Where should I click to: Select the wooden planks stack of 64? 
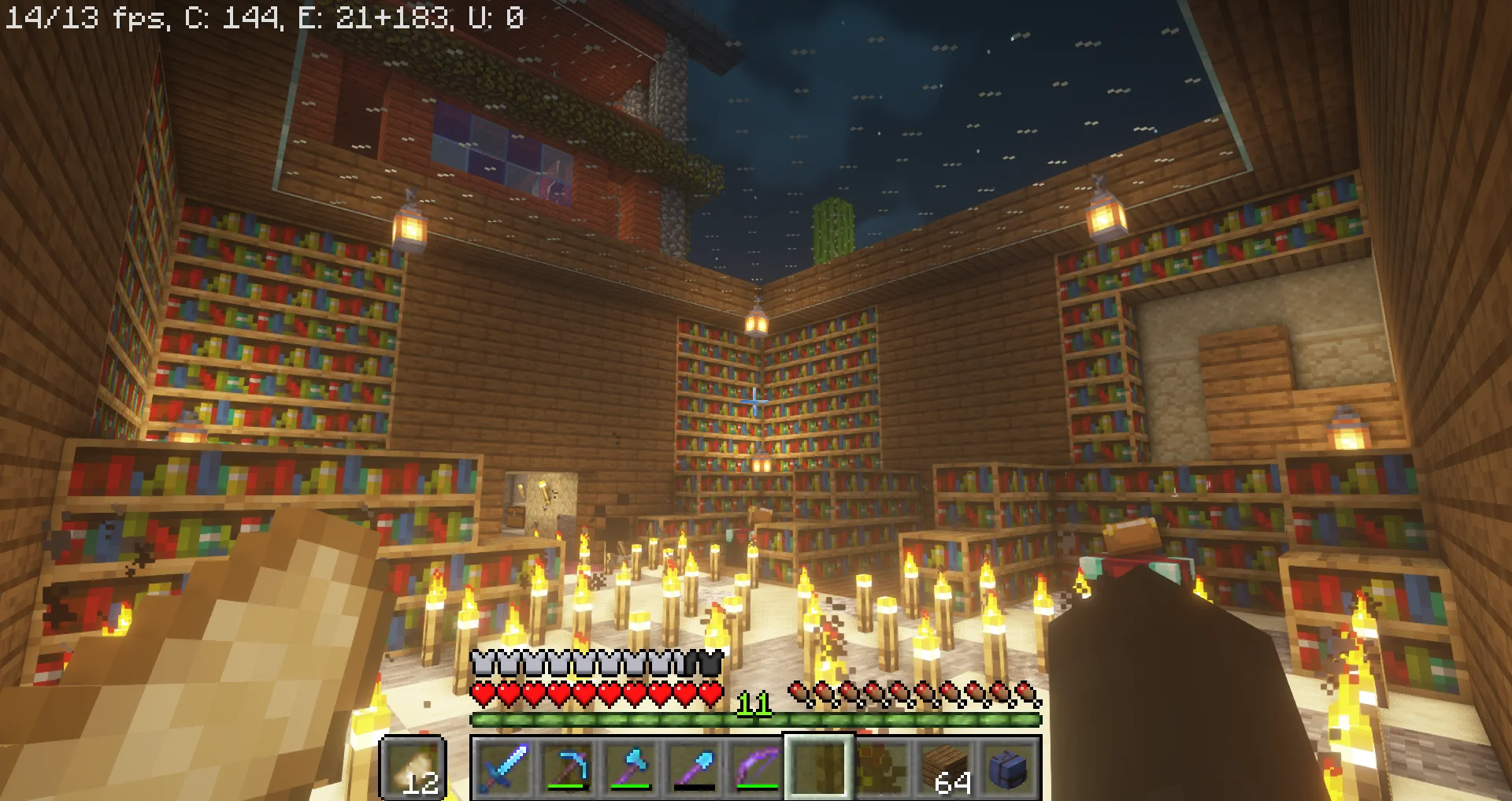pos(945,767)
